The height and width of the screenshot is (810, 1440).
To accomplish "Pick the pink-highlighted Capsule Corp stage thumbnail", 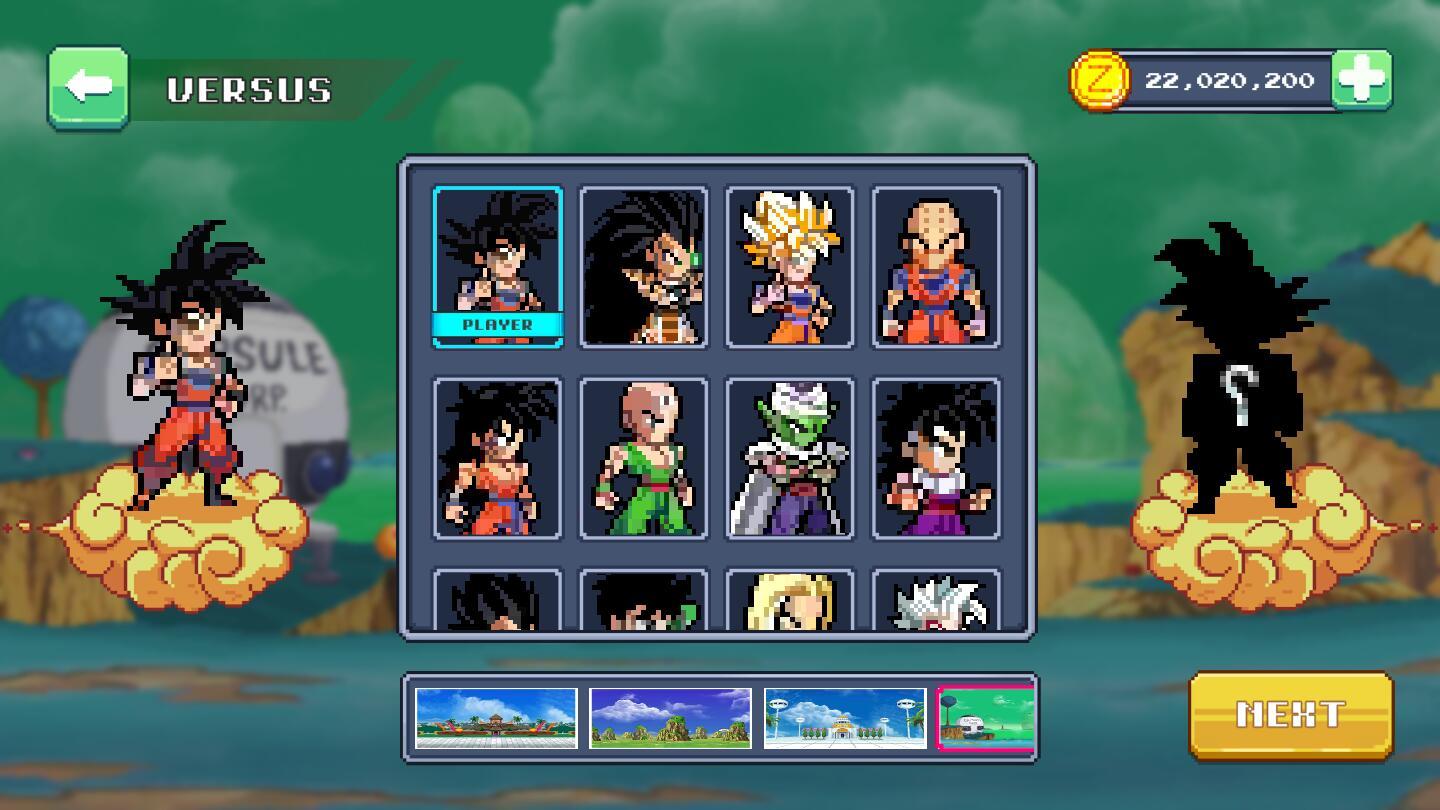I will coord(985,718).
